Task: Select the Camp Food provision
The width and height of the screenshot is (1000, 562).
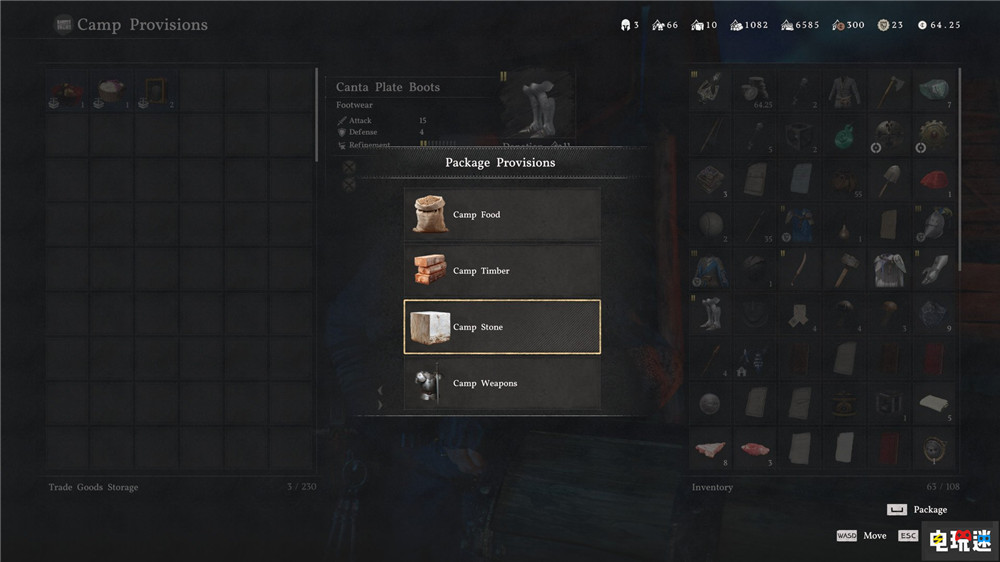Action: pos(501,214)
